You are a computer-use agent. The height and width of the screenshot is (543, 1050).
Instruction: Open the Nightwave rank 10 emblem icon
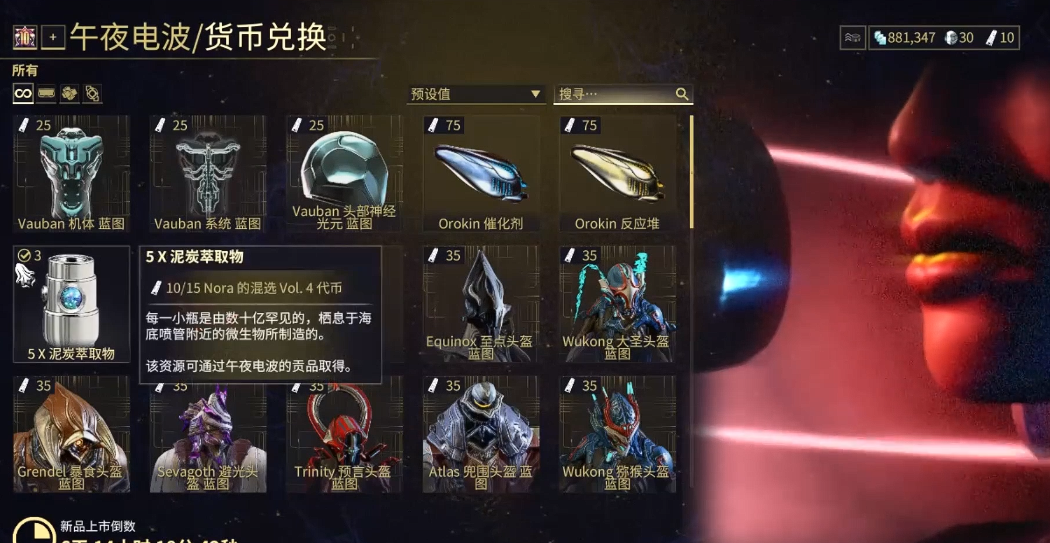pos(25,39)
